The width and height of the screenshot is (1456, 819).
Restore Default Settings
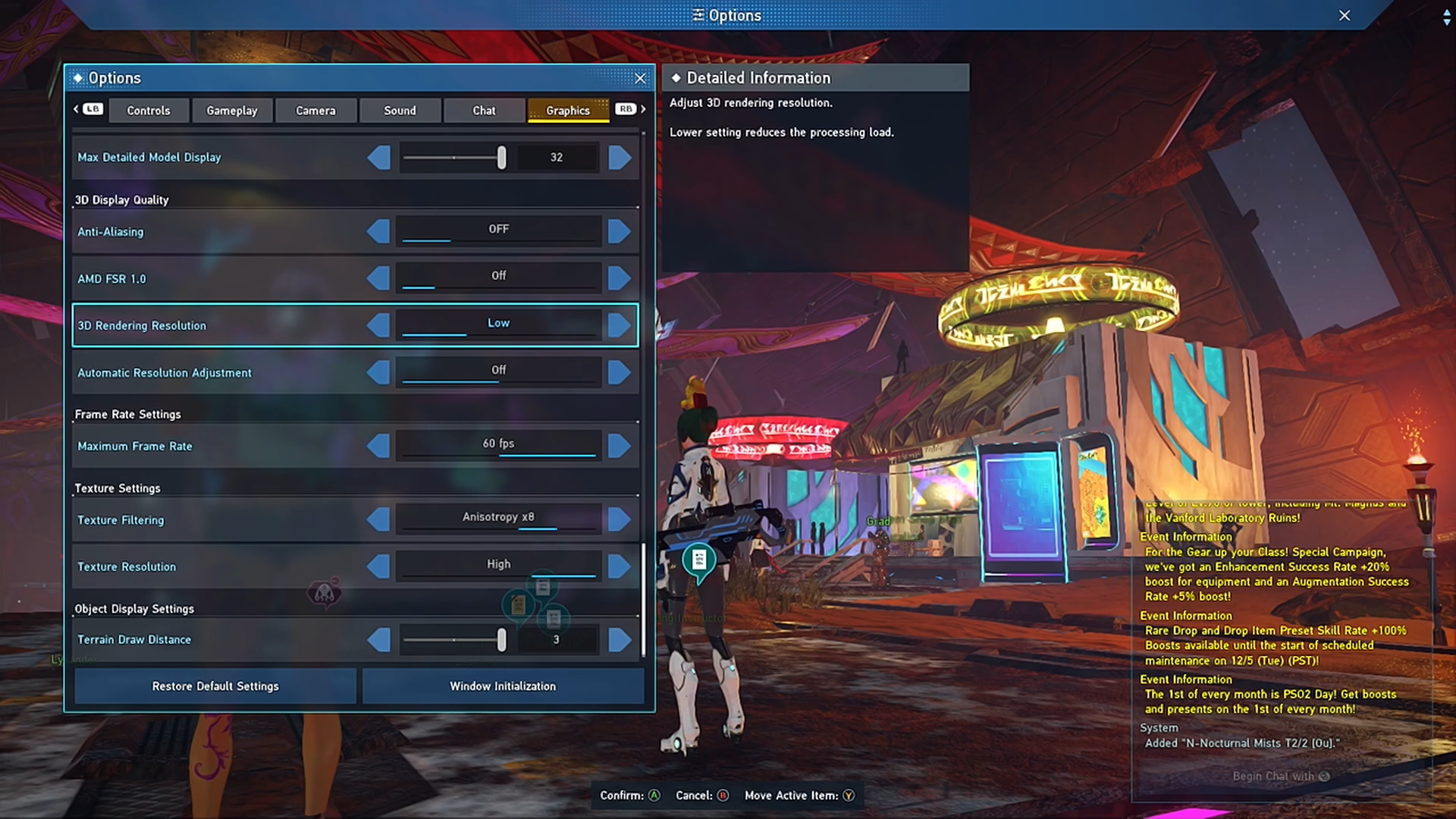pos(215,686)
